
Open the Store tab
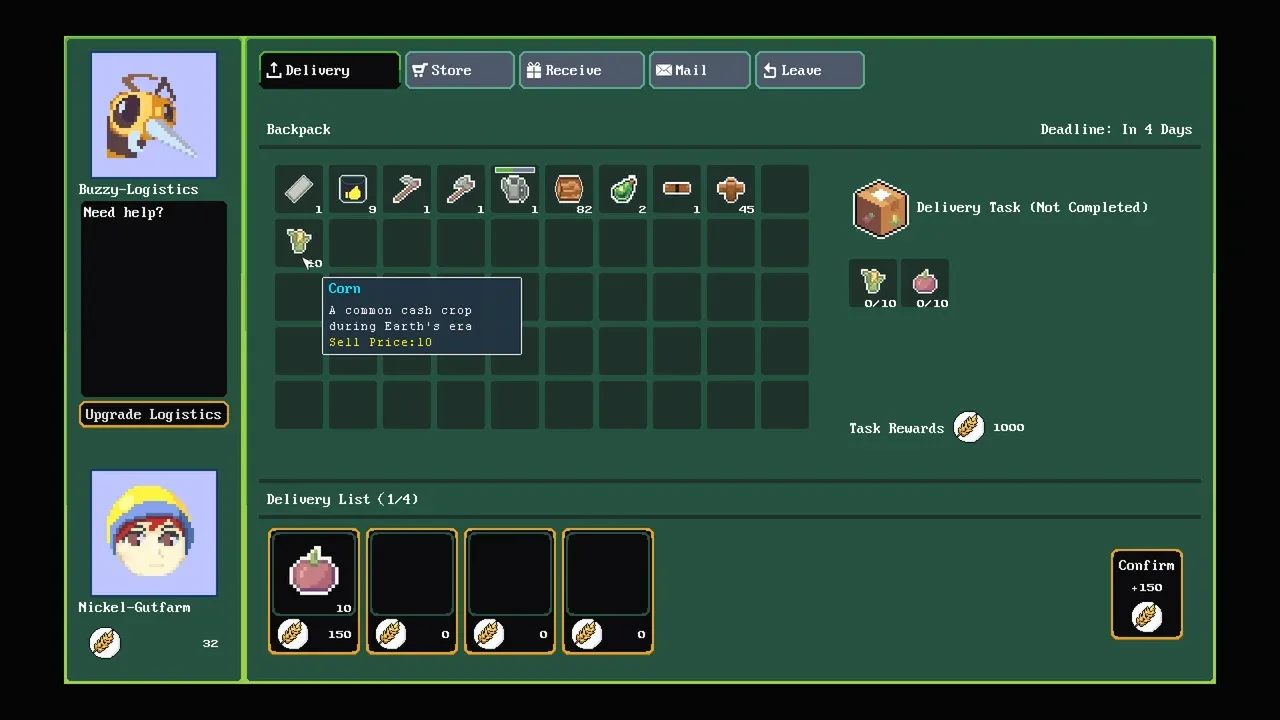[460, 70]
